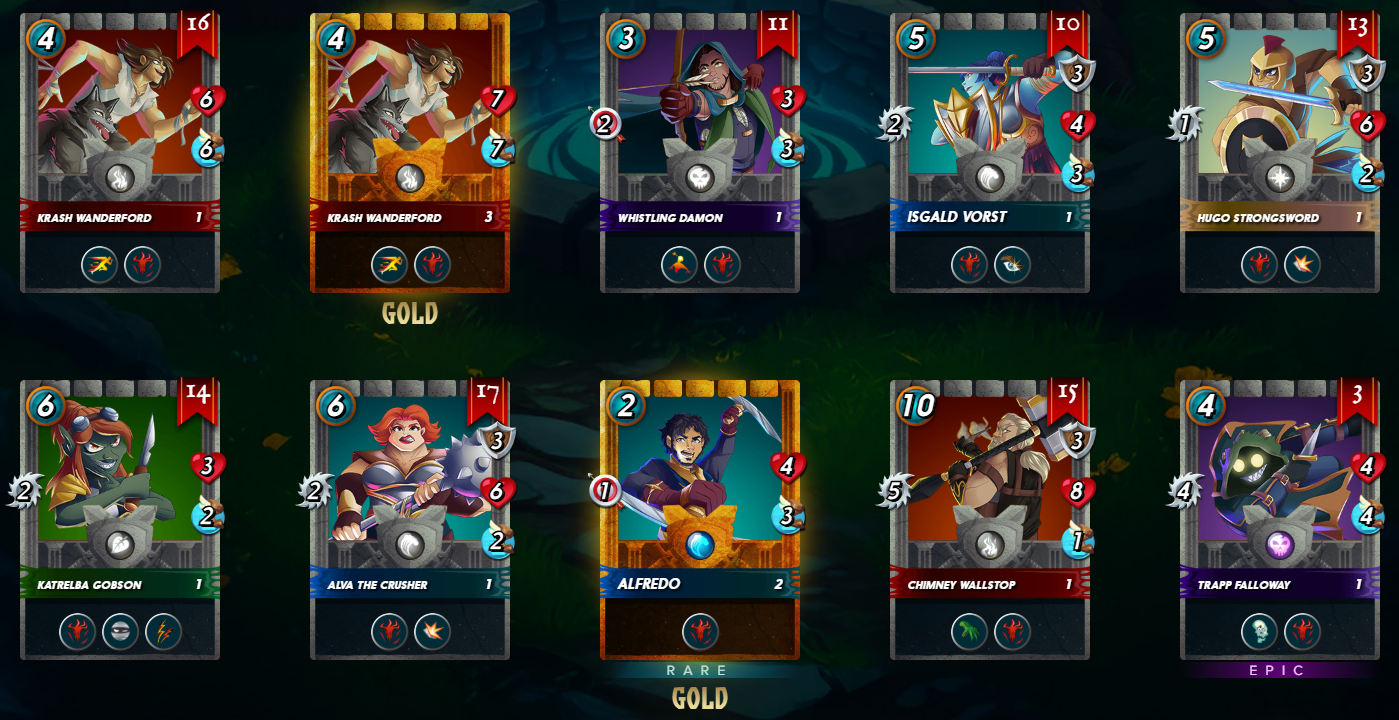This screenshot has width=1399, height=720.
Task: Select the Isgald Vorst card
Action: (990, 120)
